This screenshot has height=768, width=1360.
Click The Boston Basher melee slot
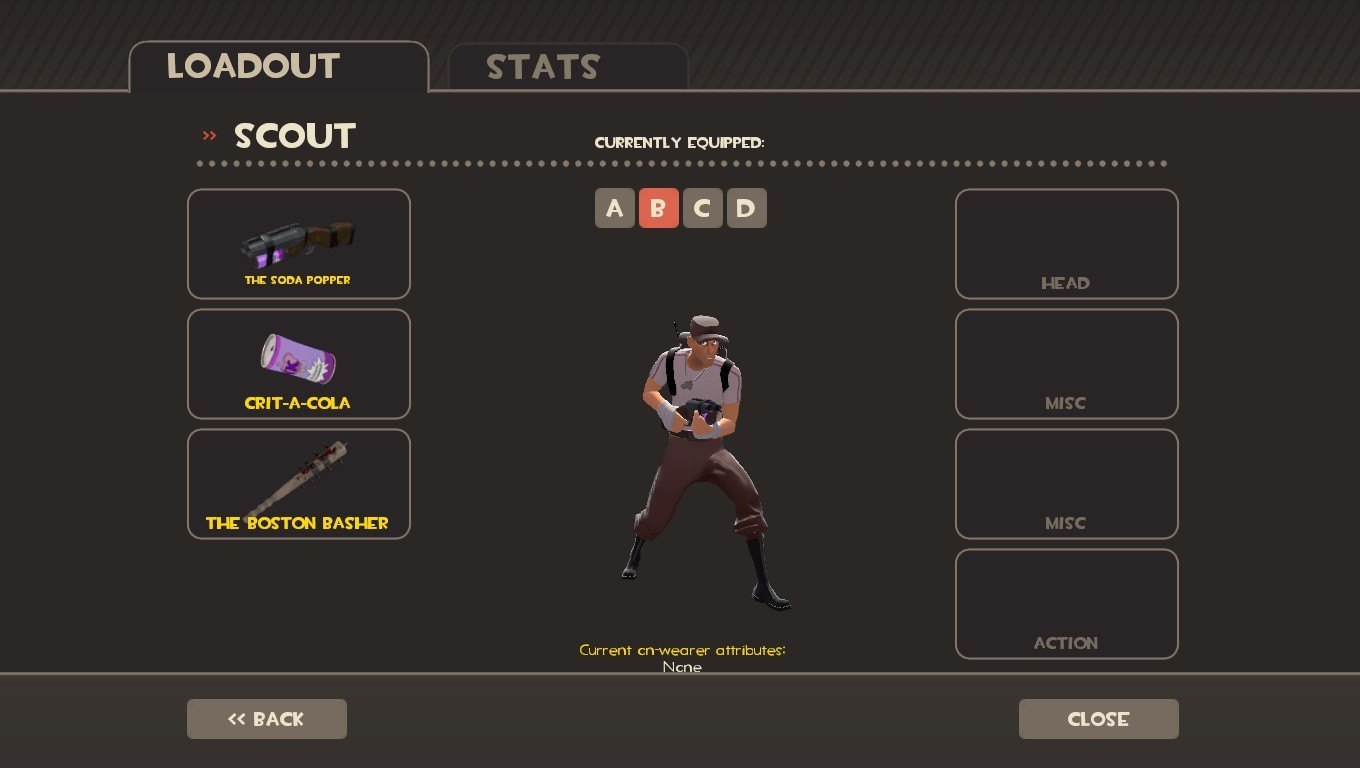tap(299, 484)
